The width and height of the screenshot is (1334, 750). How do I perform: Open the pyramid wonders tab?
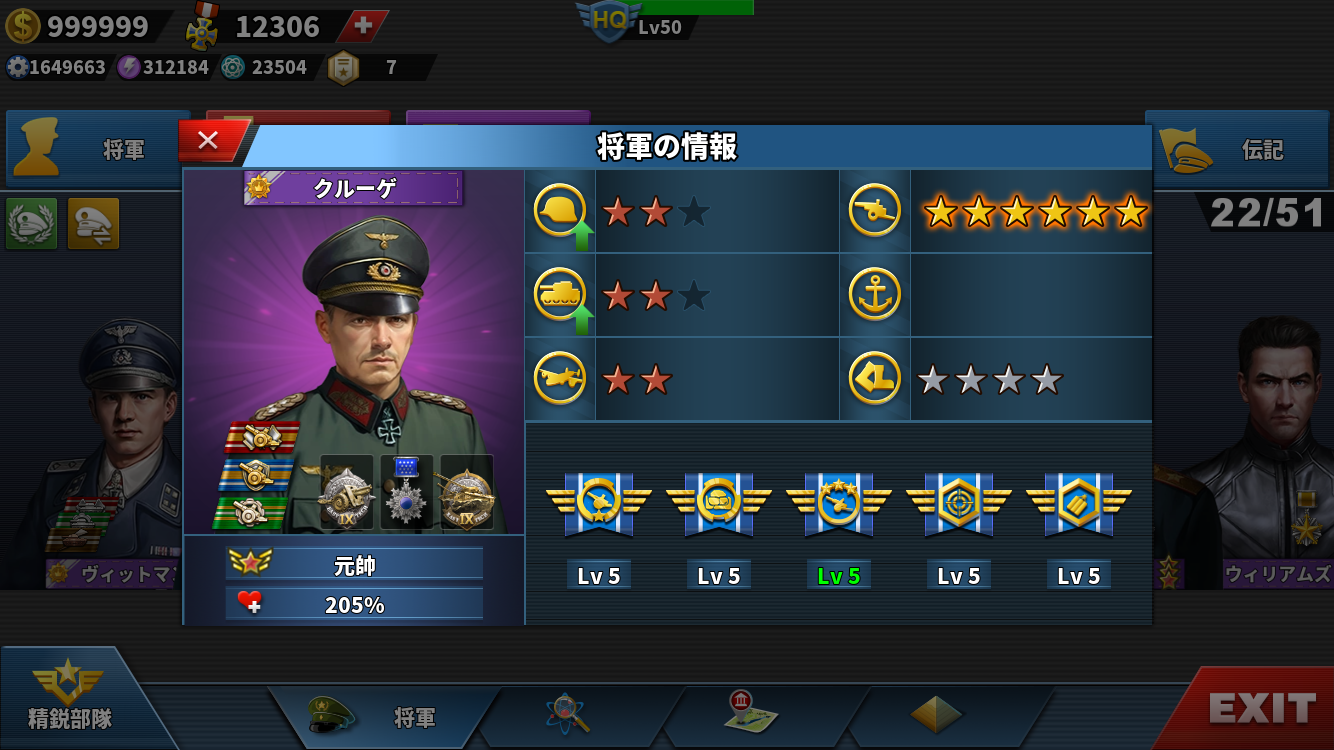(936, 714)
